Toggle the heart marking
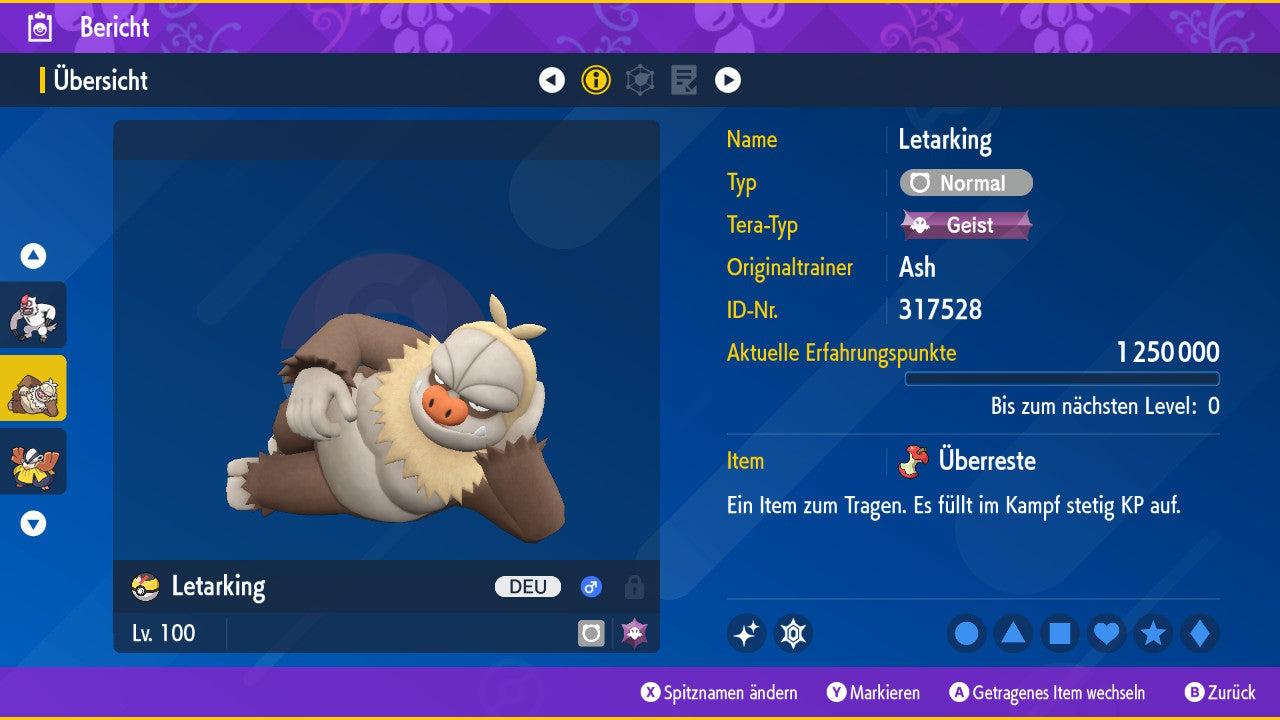This screenshot has width=1280, height=720. (x=1107, y=633)
